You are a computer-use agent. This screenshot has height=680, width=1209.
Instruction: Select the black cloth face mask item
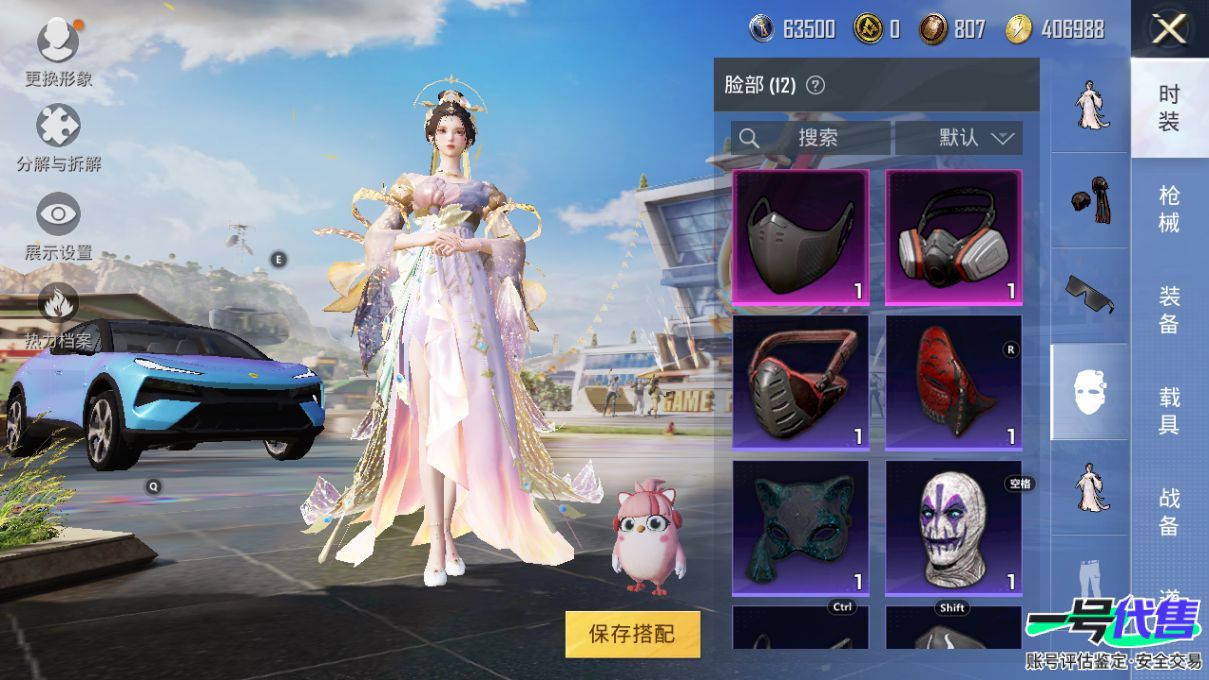click(x=800, y=237)
